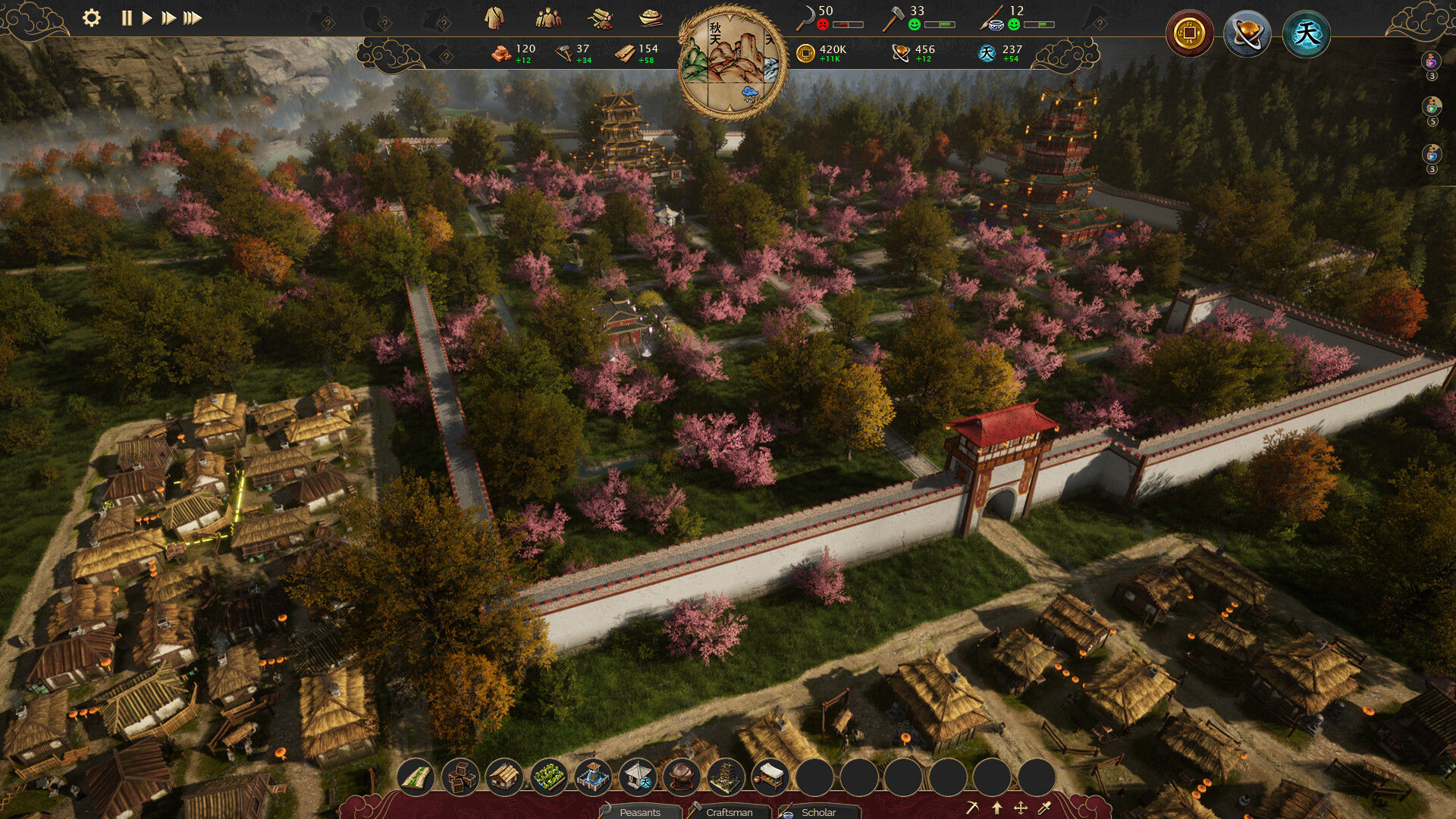Open the Scholar tab
The height and width of the screenshot is (819, 1456).
[x=823, y=812]
